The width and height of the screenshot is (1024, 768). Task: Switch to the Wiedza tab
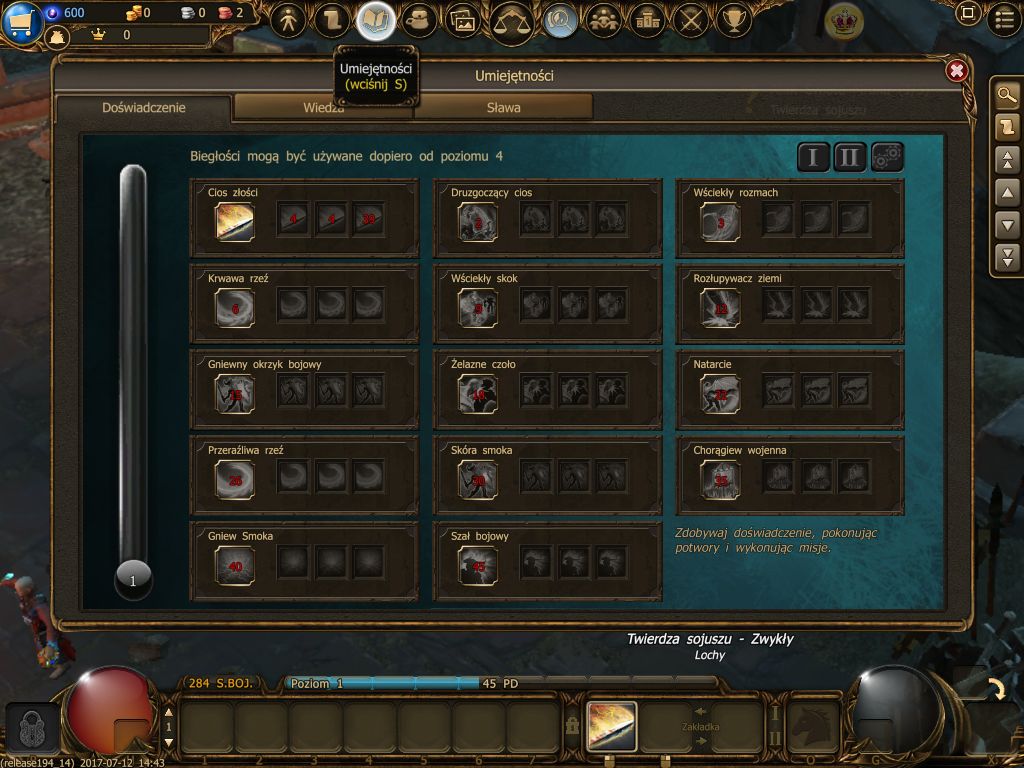(323, 107)
